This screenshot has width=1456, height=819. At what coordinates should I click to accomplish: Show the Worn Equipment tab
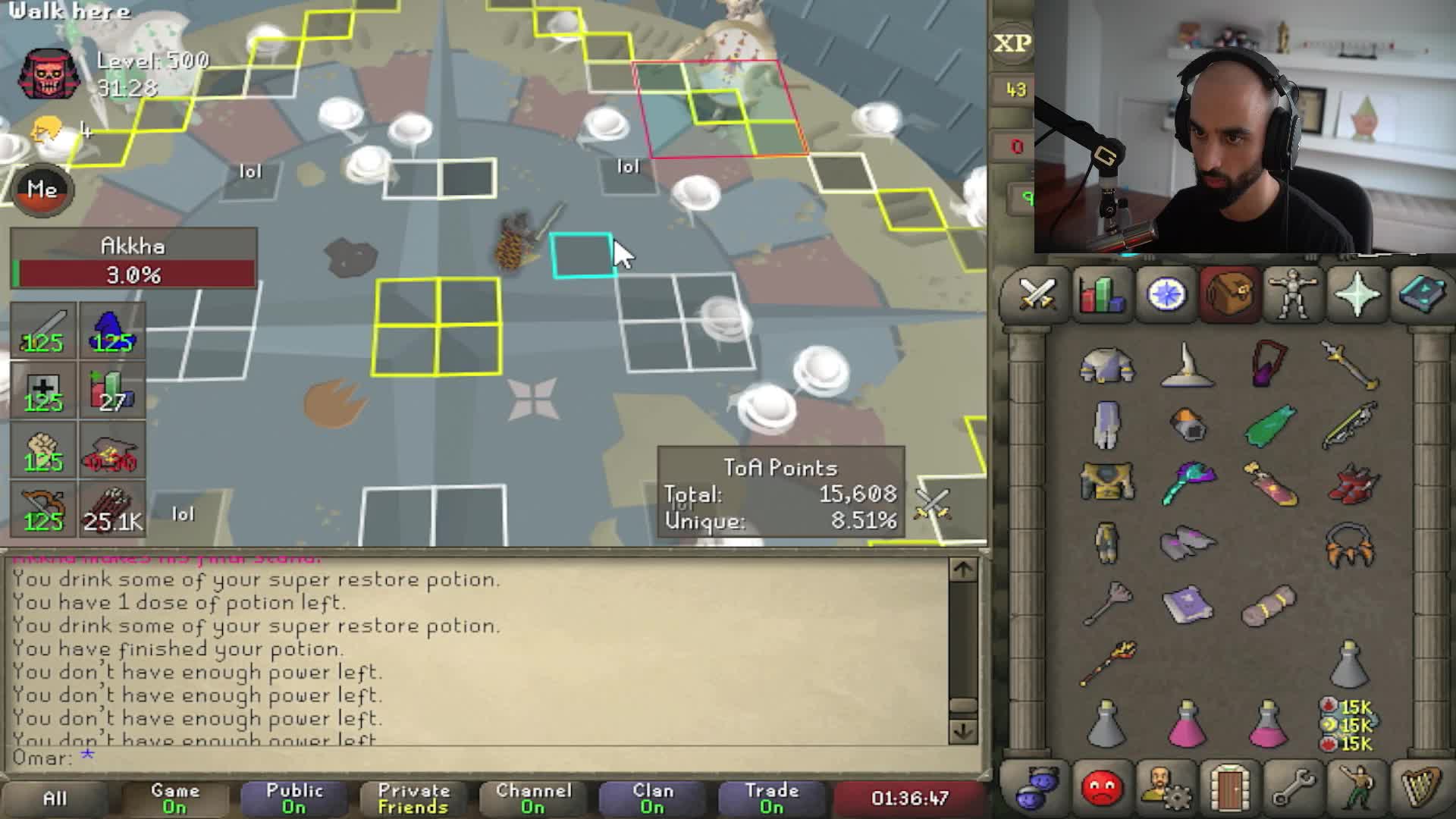coord(1293,294)
